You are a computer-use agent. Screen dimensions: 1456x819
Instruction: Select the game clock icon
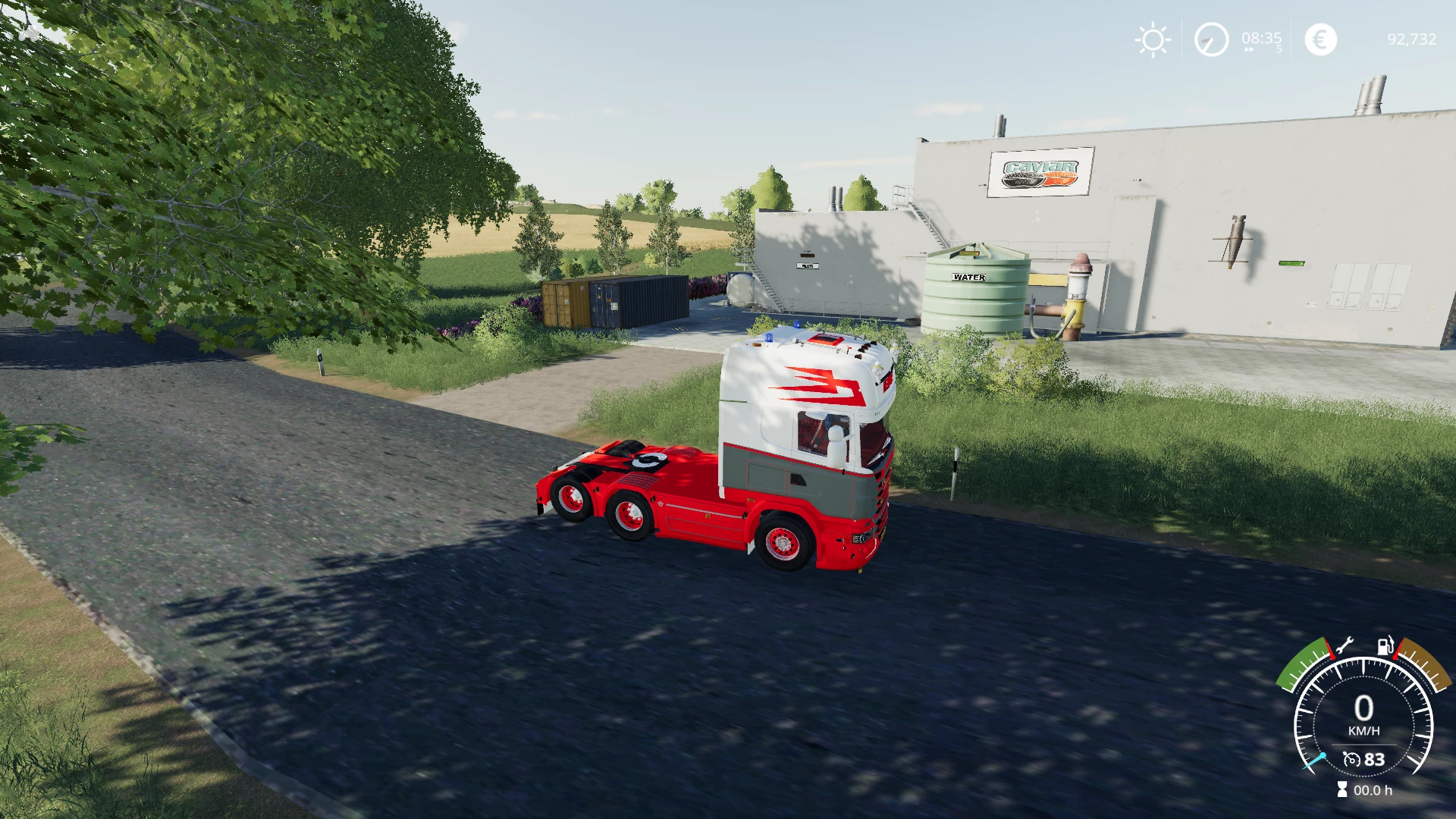point(1211,39)
